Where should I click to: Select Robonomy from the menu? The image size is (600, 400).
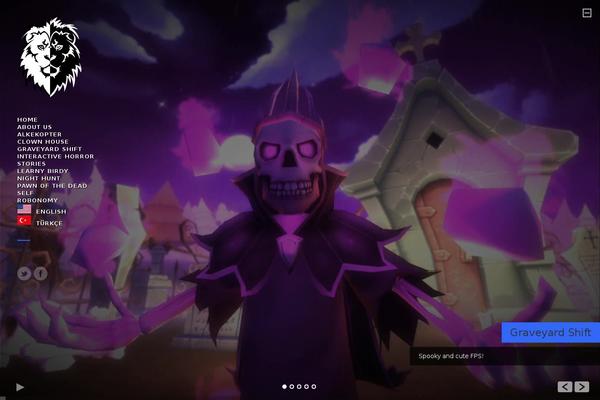pos(37,200)
